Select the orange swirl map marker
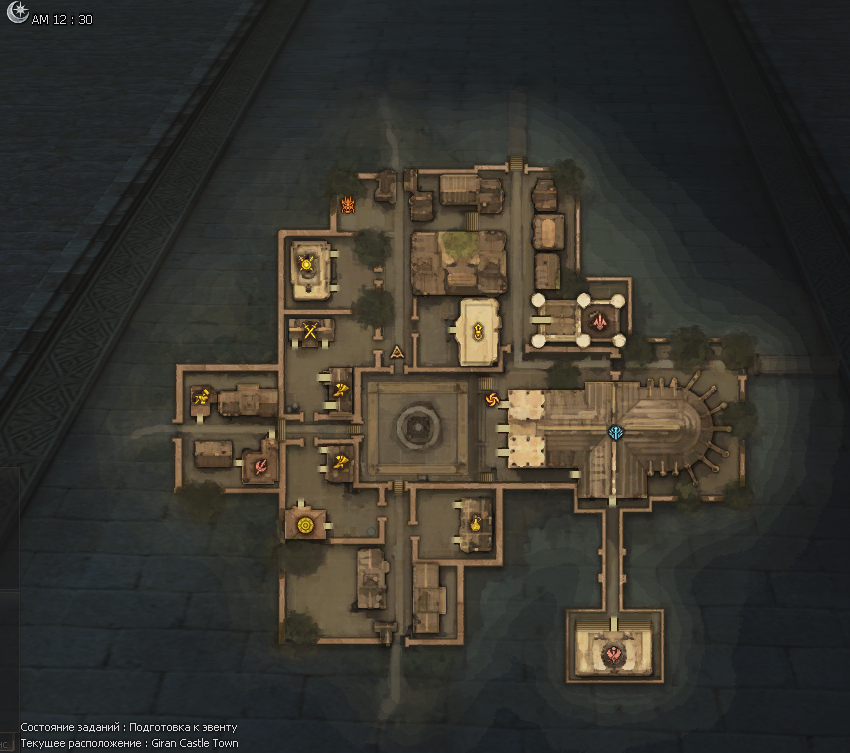This screenshot has height=753, width=850. [491, 400]
